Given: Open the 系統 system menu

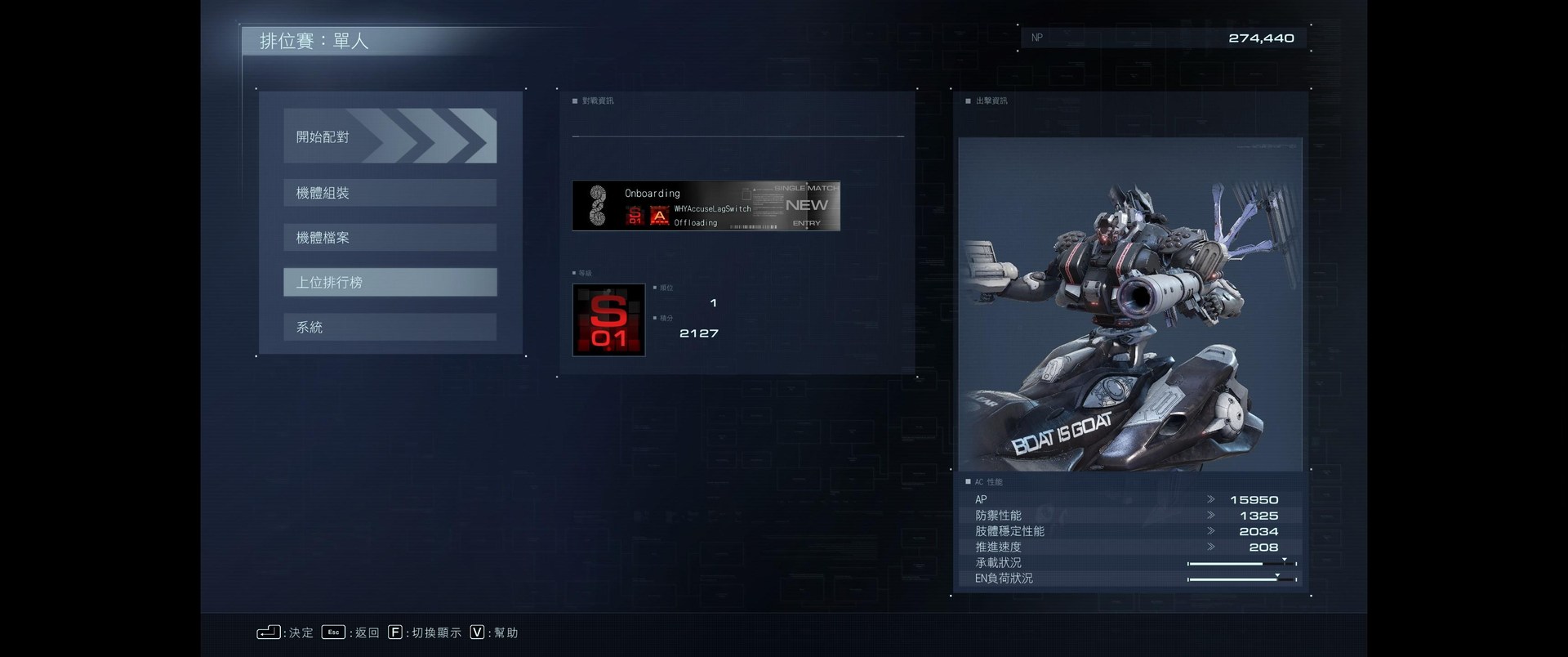Looking at the screenshot, I should (390, 326).
